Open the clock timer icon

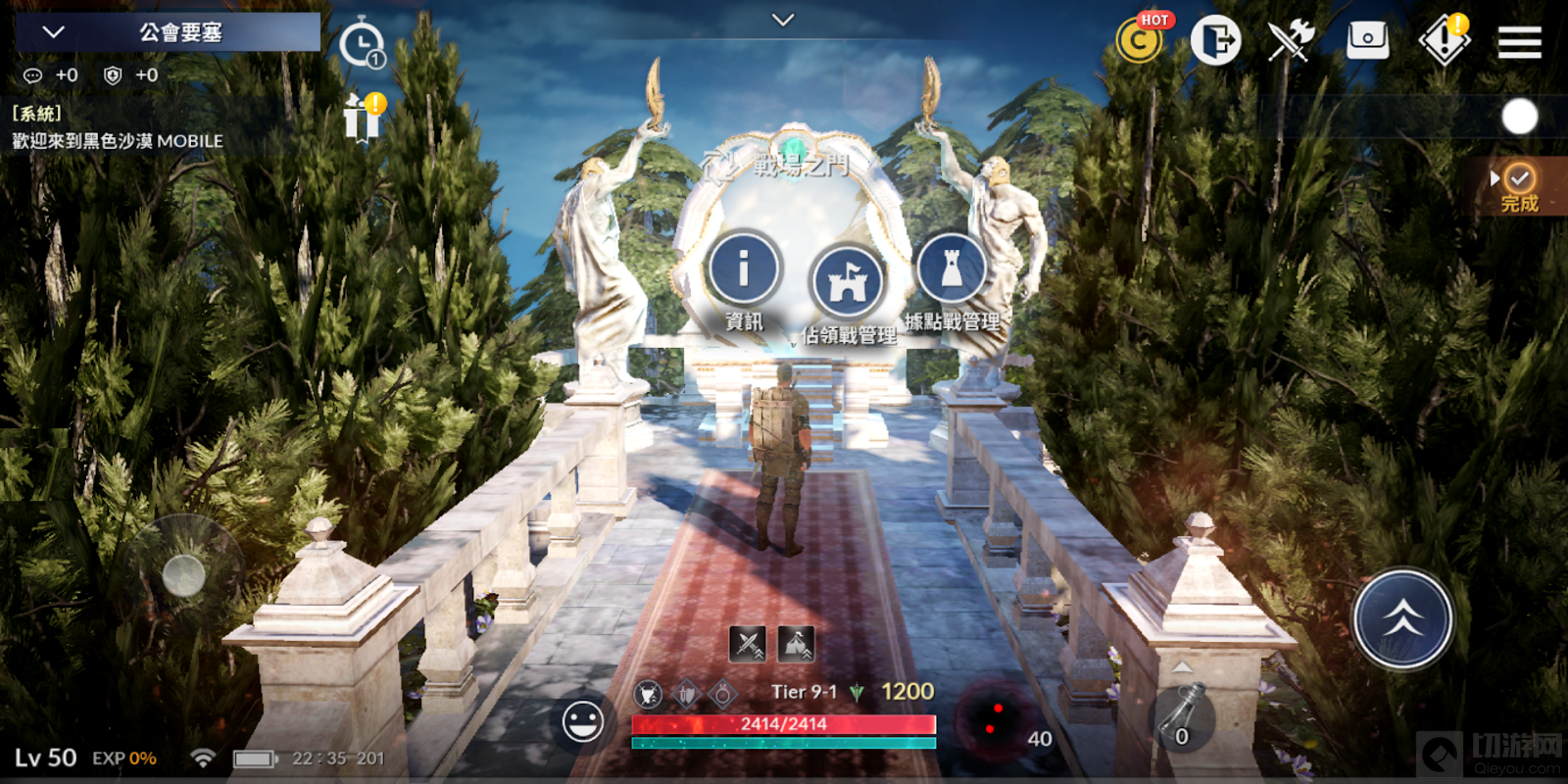point(362,44)
